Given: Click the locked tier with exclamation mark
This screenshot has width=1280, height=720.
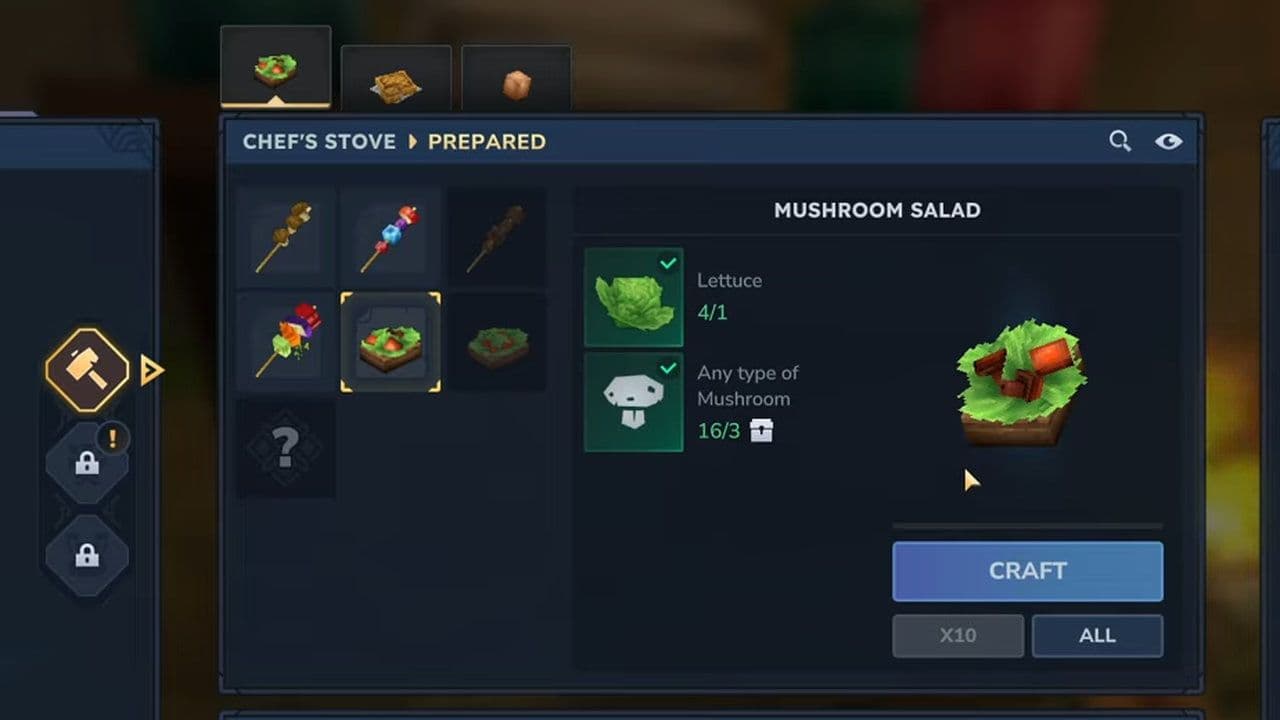Looking at the screenshot, I should point(87,463).
